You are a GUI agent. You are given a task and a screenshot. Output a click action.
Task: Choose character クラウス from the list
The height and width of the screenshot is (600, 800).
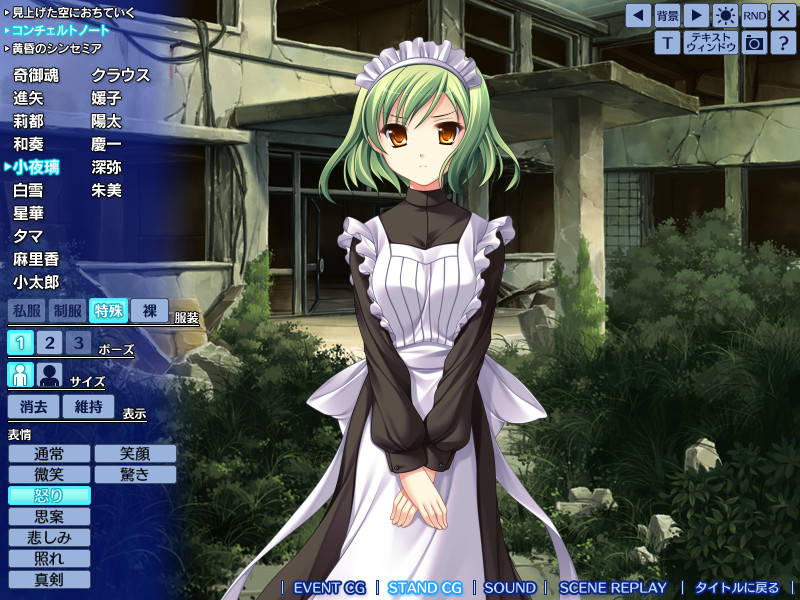pos(120,75)
